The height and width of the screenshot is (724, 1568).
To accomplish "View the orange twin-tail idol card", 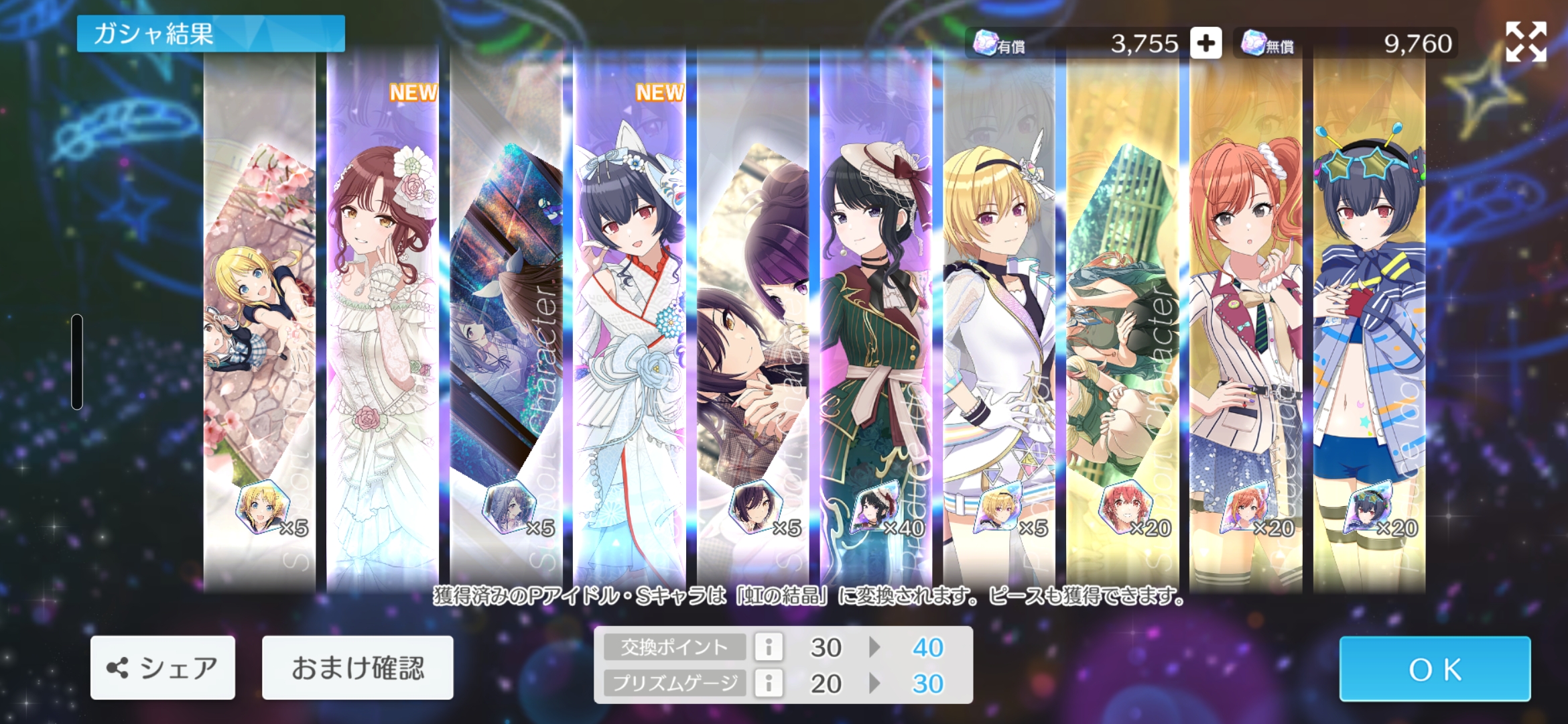I will point(1246,322).
